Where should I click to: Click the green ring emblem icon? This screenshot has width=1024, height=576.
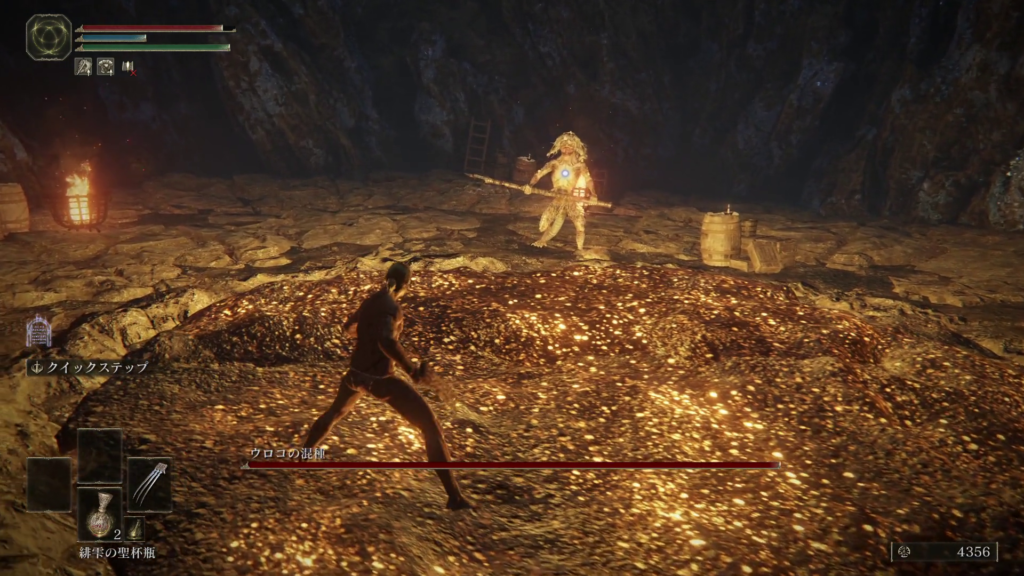point(48,37)
